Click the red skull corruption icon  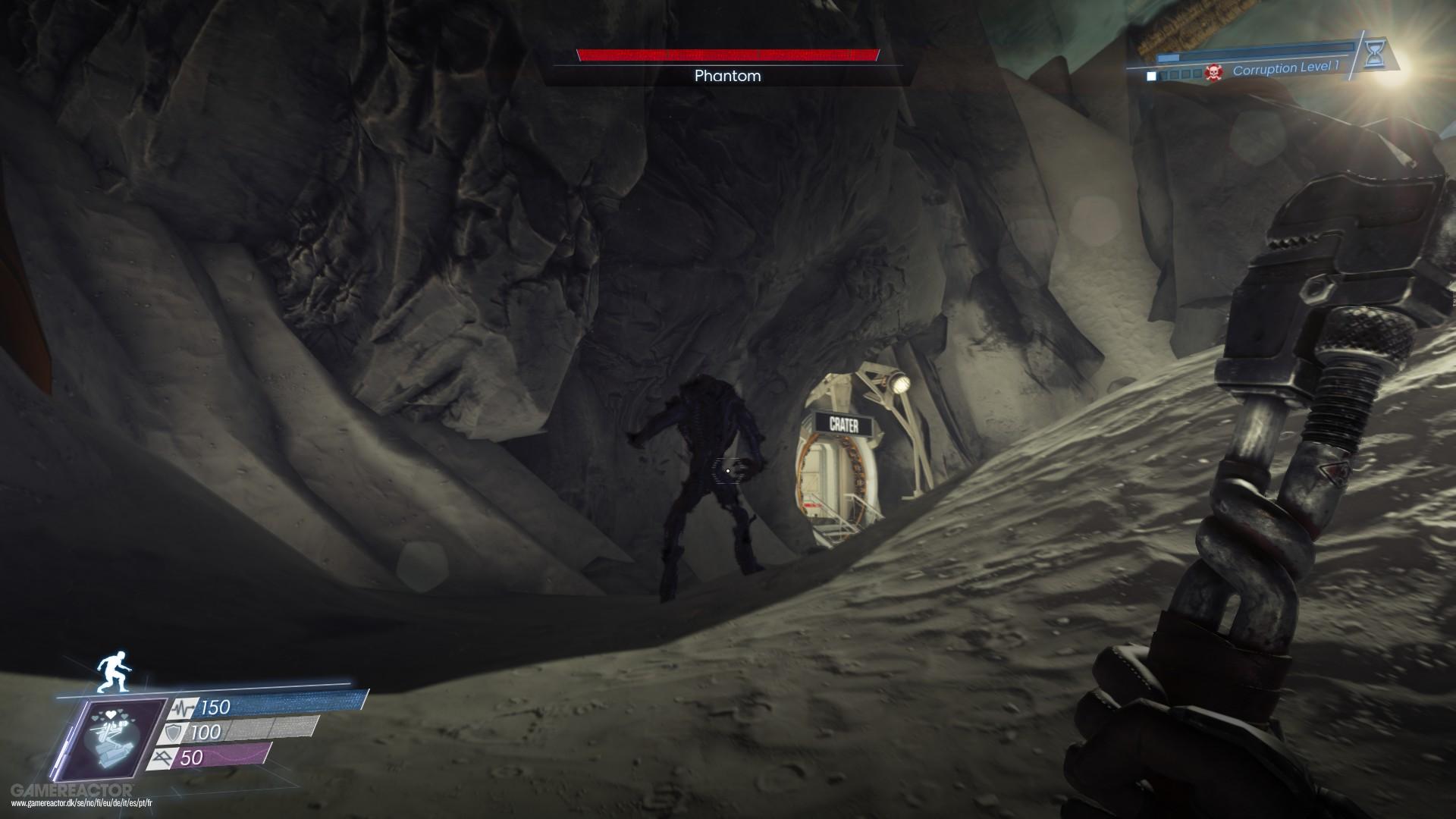(1213, 72)
